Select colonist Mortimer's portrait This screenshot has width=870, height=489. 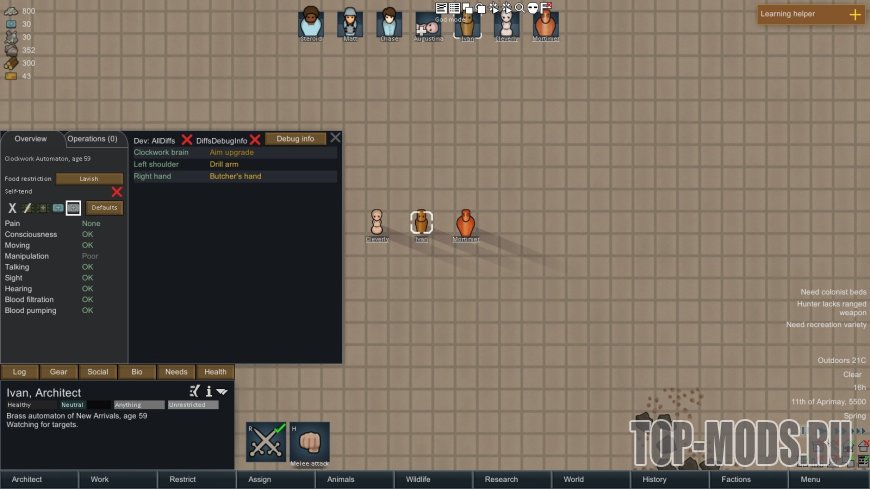coord(546,24)
